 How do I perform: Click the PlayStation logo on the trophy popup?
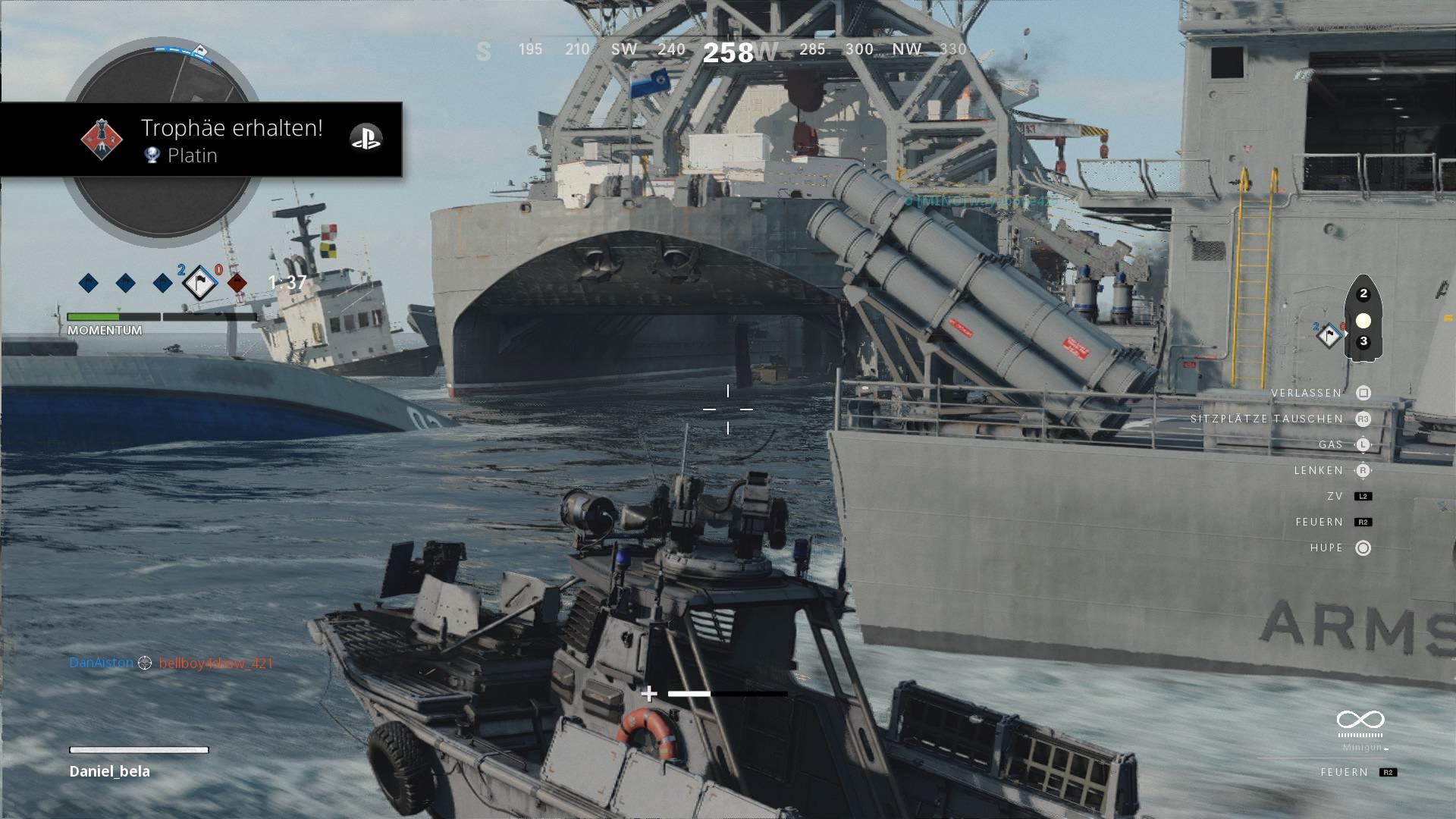point(366,138)
